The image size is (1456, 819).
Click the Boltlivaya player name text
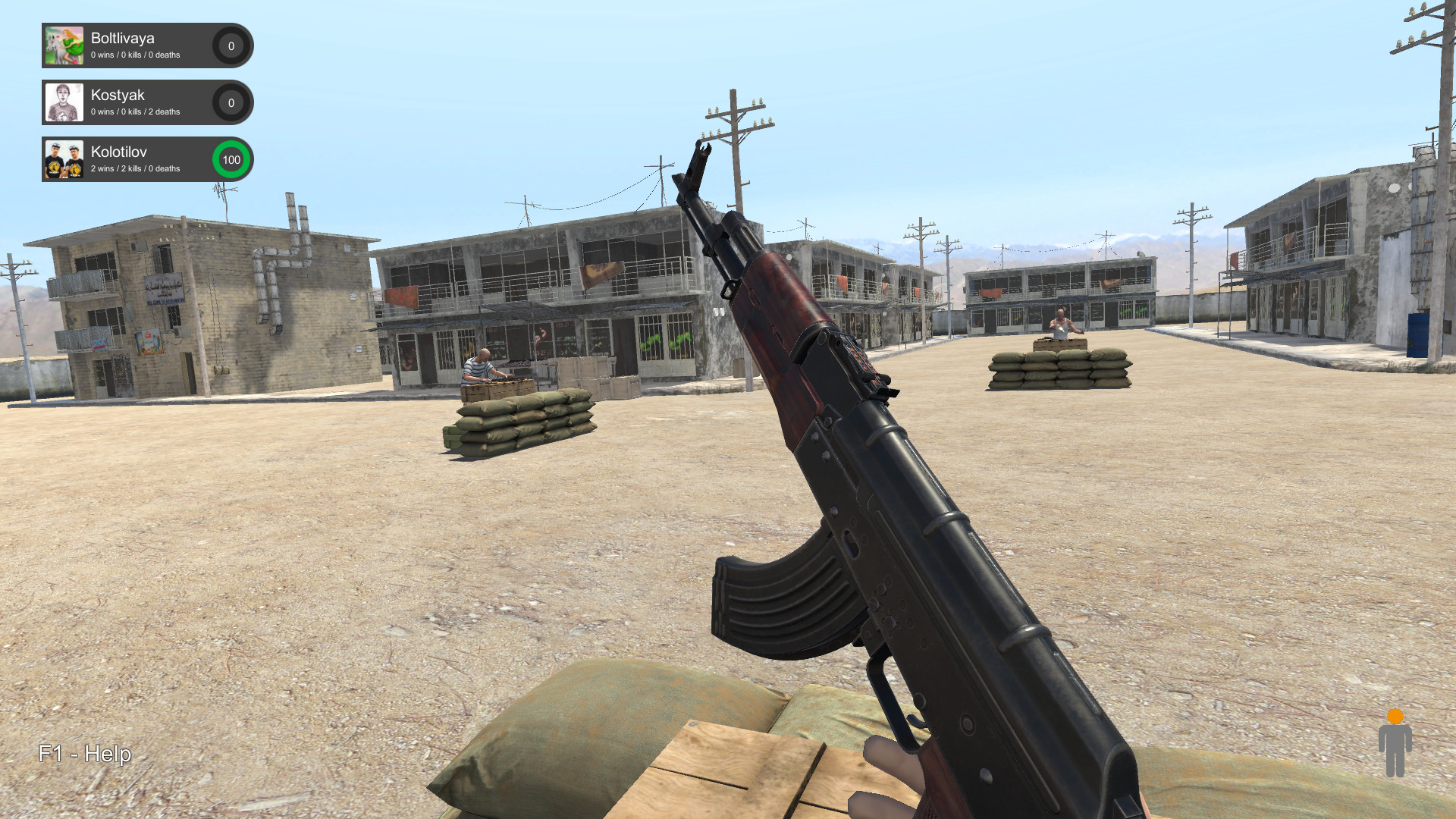point(124,38)
